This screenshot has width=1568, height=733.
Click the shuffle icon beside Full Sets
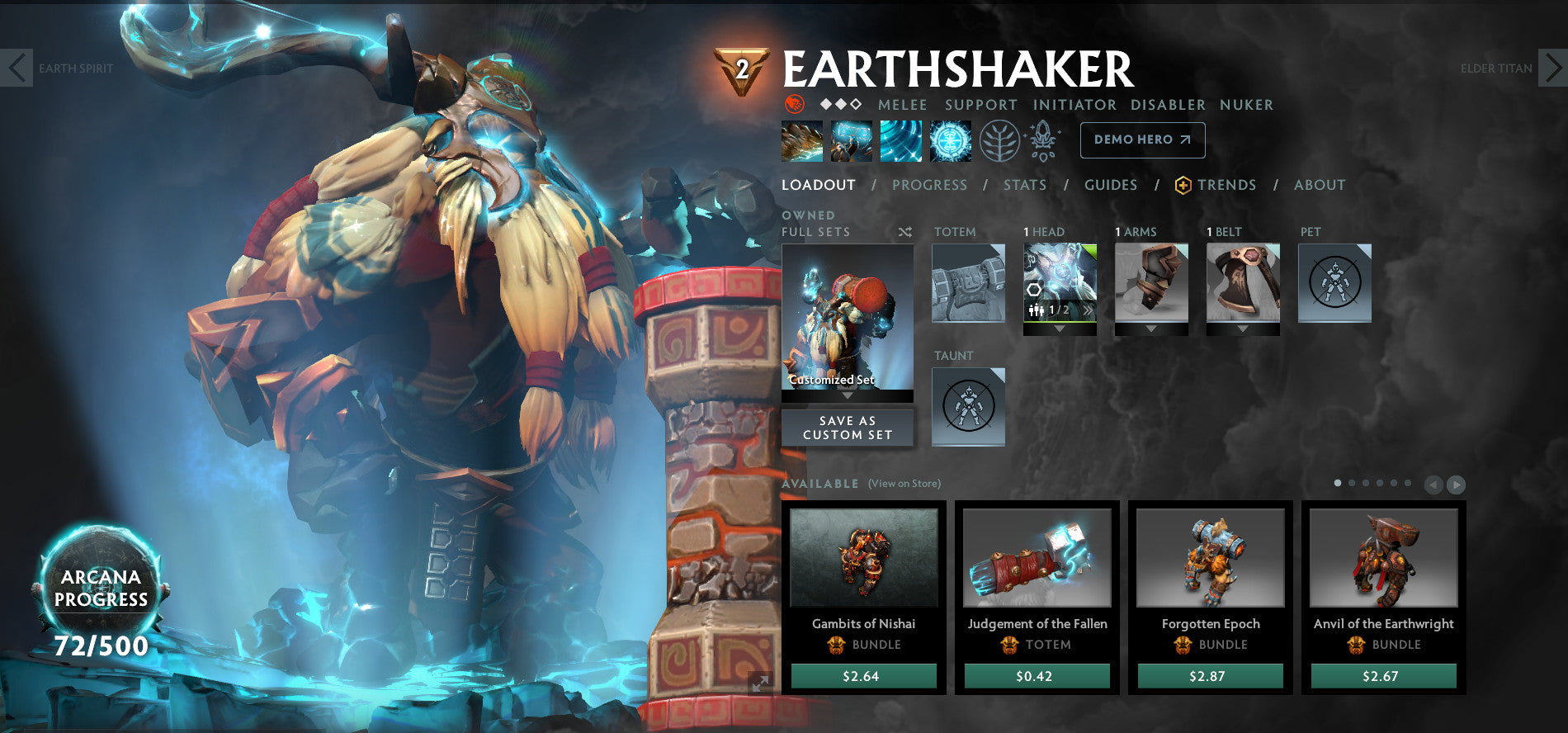pos(904,232)
